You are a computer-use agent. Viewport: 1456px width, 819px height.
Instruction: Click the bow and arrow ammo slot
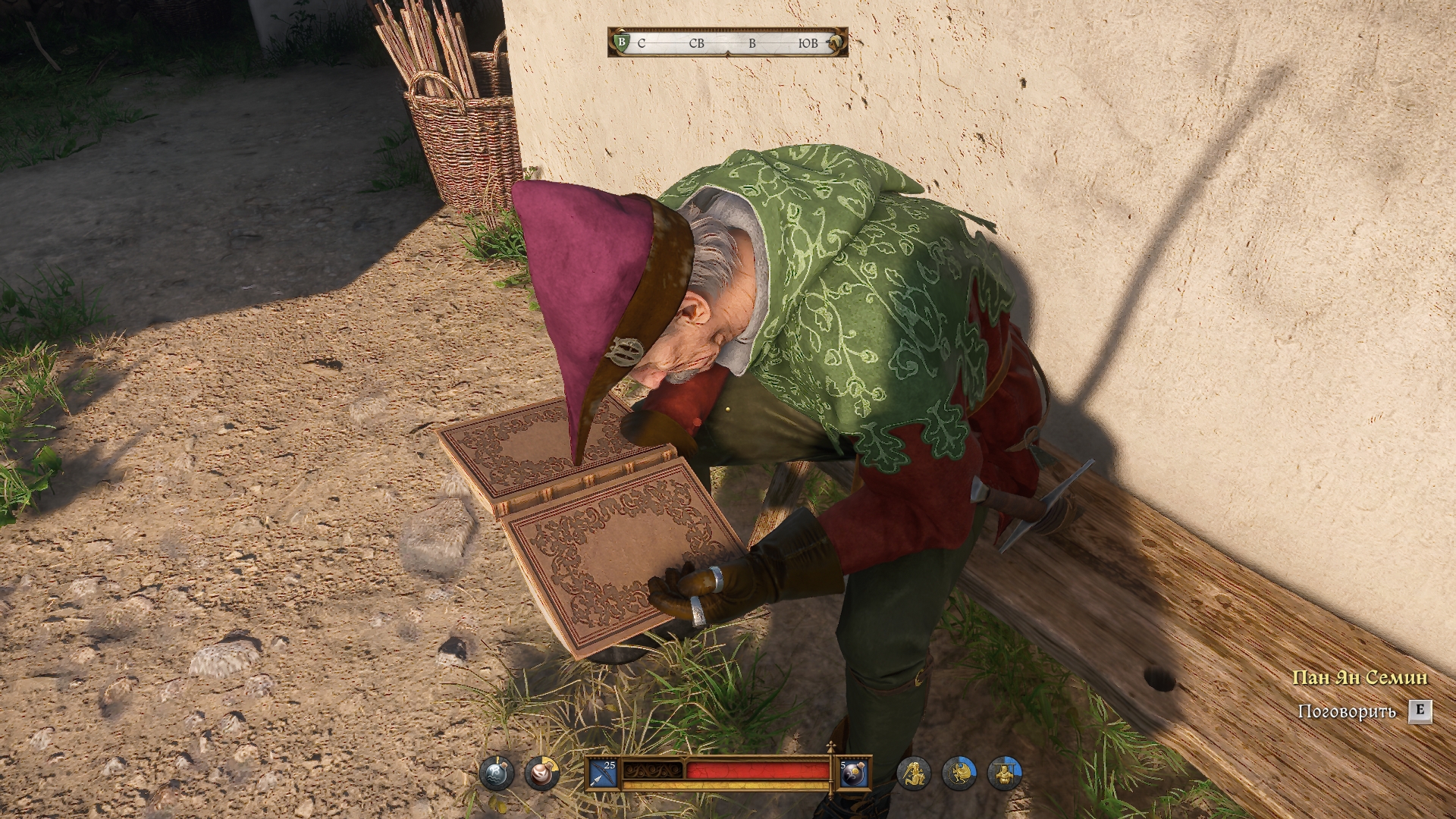click(604, 774)
